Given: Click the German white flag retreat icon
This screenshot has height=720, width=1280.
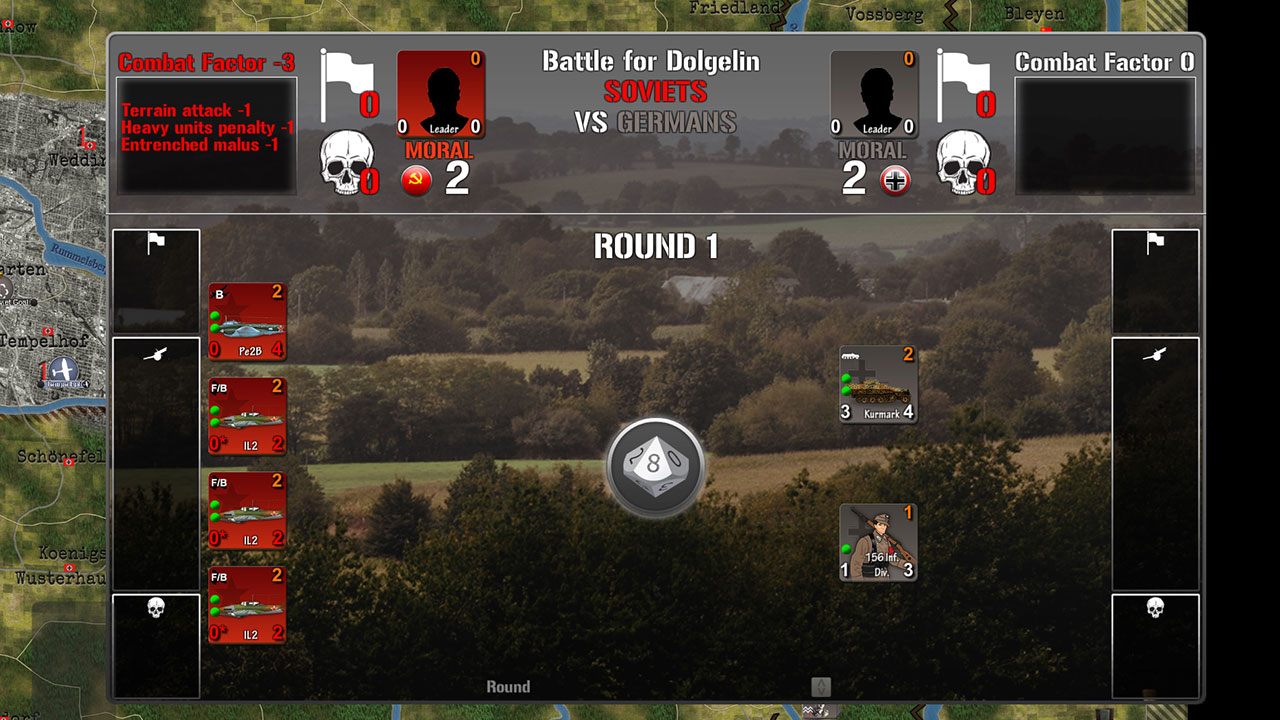Looking at the screenshot, I should (x=966, y=75).
